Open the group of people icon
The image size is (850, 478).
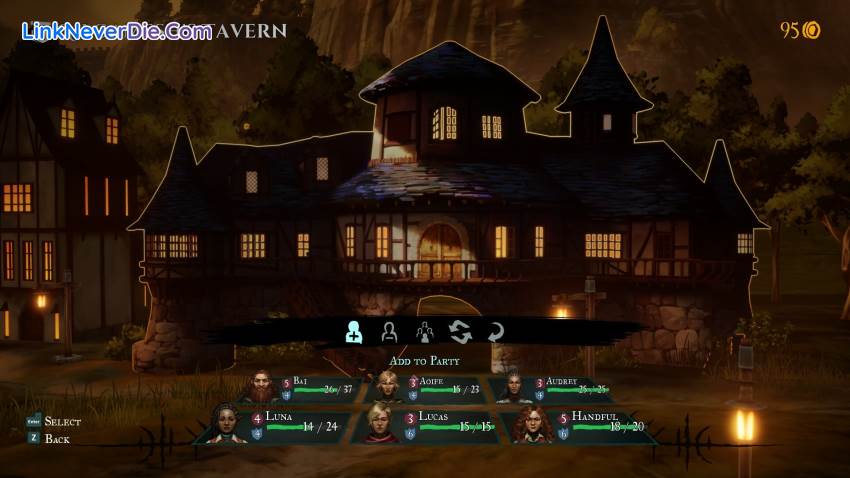point(425,332)
